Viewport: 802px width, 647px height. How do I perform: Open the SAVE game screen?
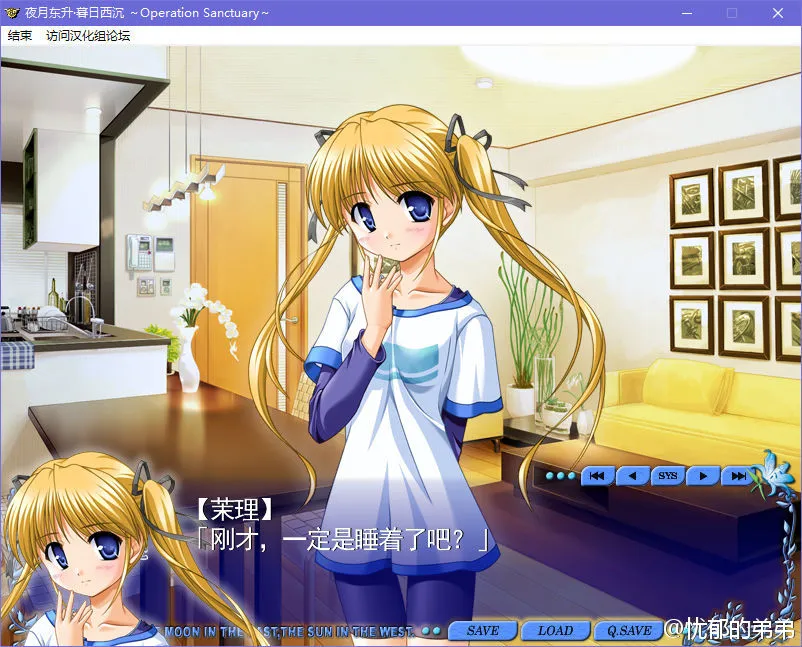pos(483,631)
